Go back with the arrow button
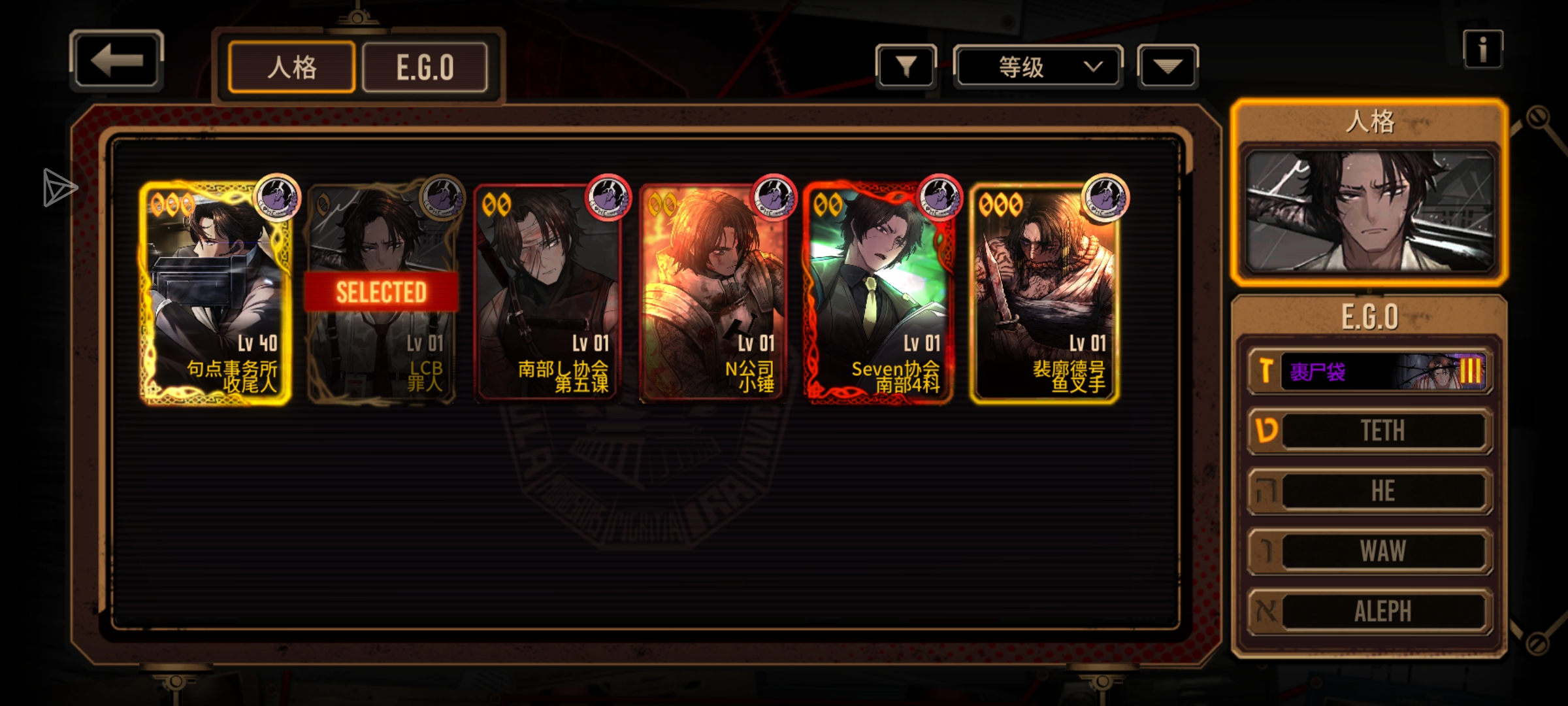 point(116,60)
